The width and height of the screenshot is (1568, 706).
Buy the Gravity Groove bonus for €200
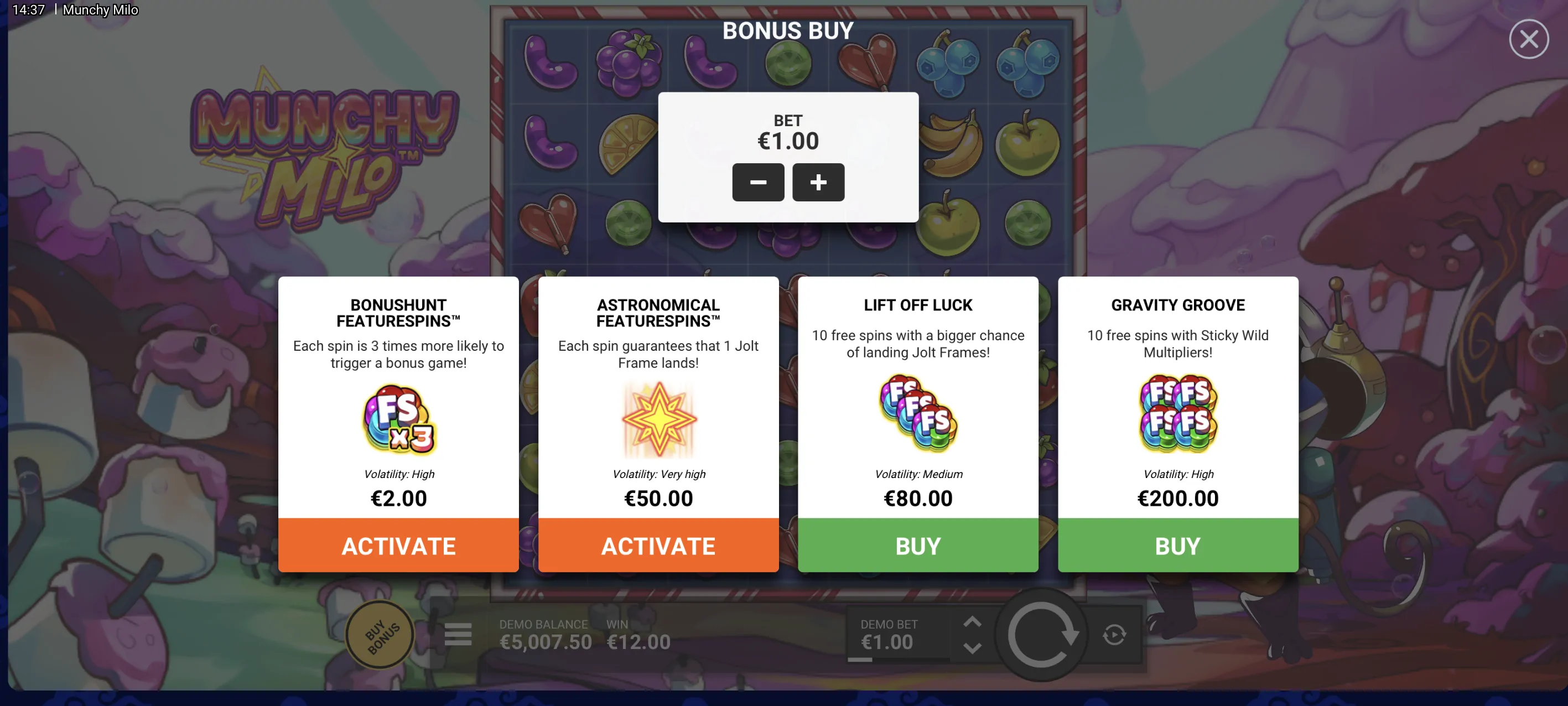point(1177,546)
